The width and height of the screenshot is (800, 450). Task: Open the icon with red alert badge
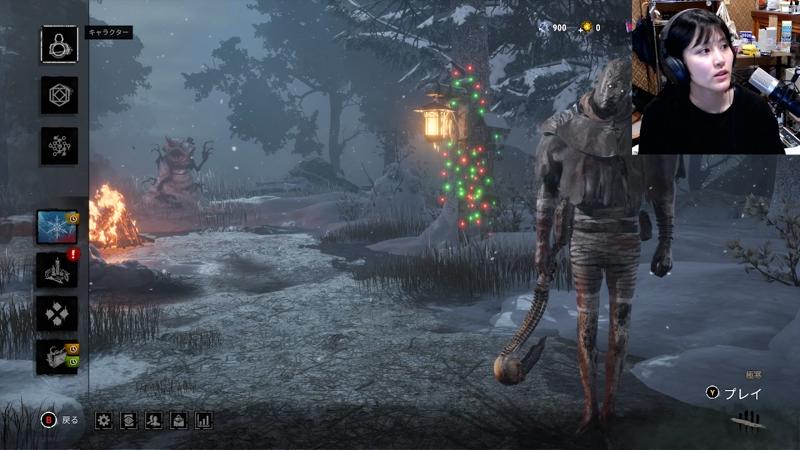[x=57, y=270]
